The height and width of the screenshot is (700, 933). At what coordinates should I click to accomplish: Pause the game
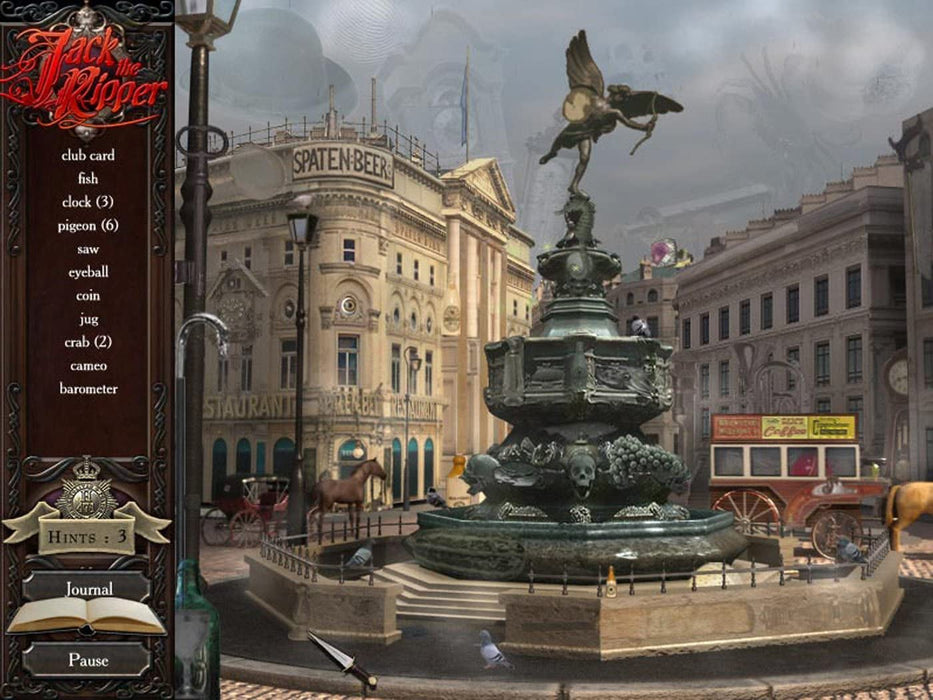click(x=88, y=660)
